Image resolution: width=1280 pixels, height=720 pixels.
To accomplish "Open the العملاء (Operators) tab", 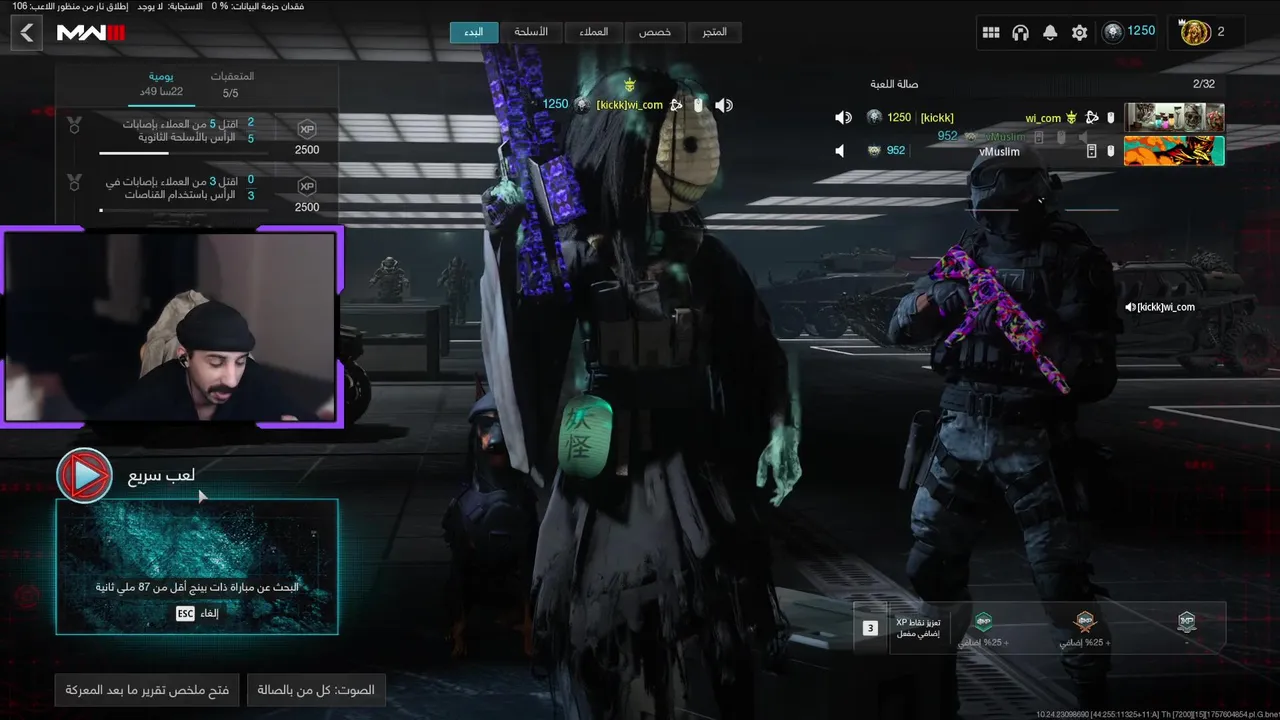I will (x=593, y=32).
